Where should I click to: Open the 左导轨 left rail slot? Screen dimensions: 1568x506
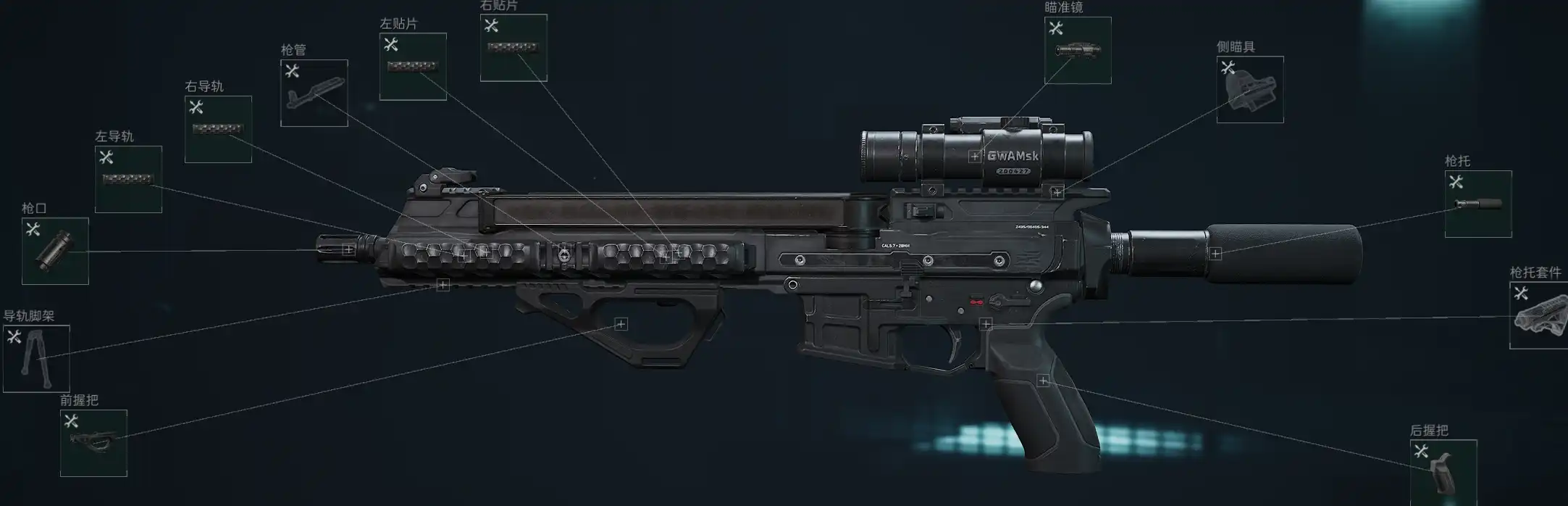click(128, 179)
